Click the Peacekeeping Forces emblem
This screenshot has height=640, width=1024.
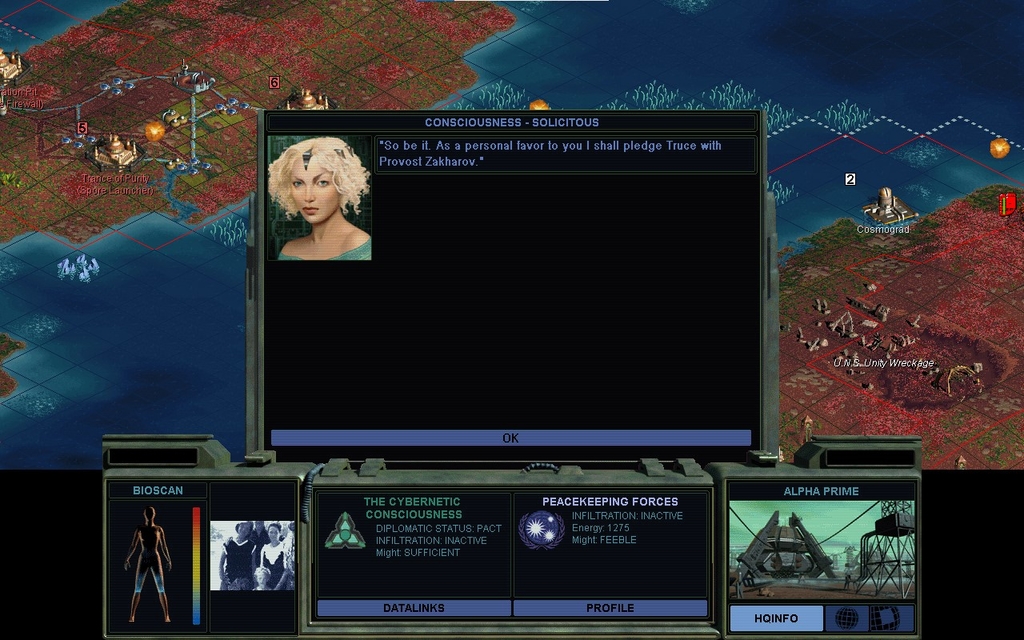[541, 530]
